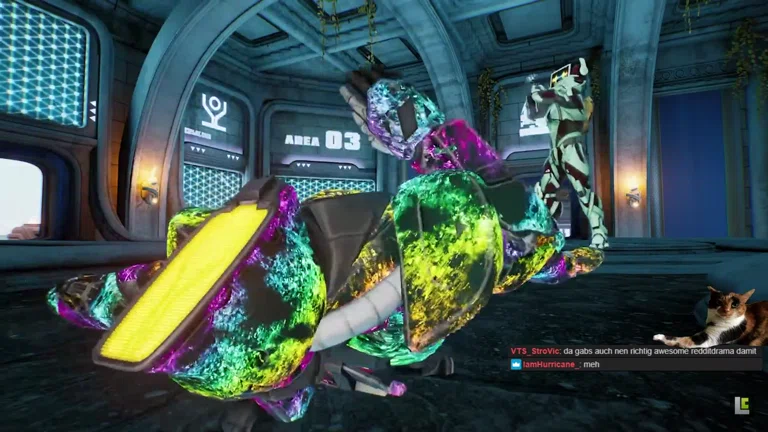Image resolution: width=768 pixels, height=432 pixels.
Task: Select the IamHurricane_ chat username
Action: pyautogui.click(x=550, y=365)
